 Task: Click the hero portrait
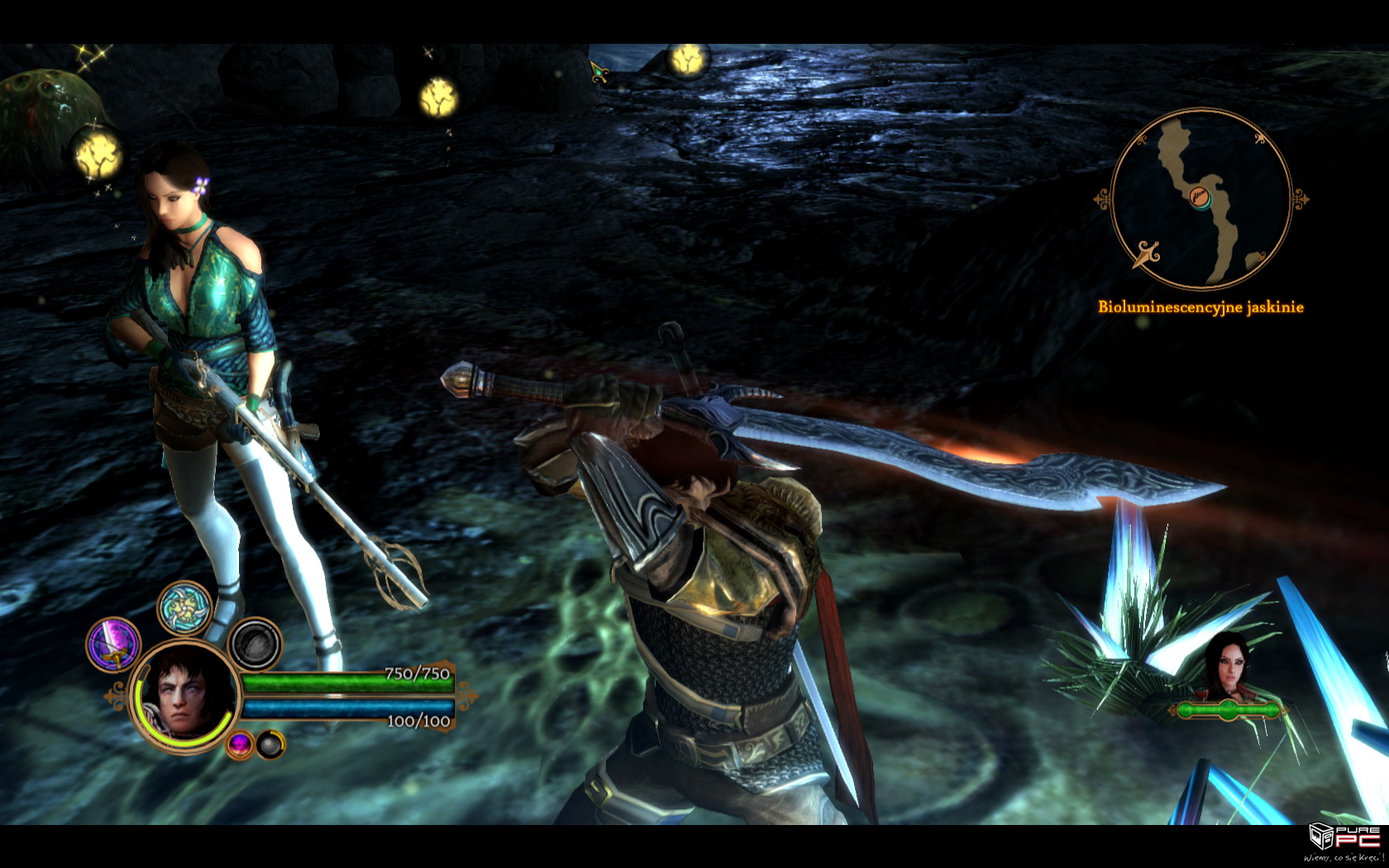(x=185, y=695)
